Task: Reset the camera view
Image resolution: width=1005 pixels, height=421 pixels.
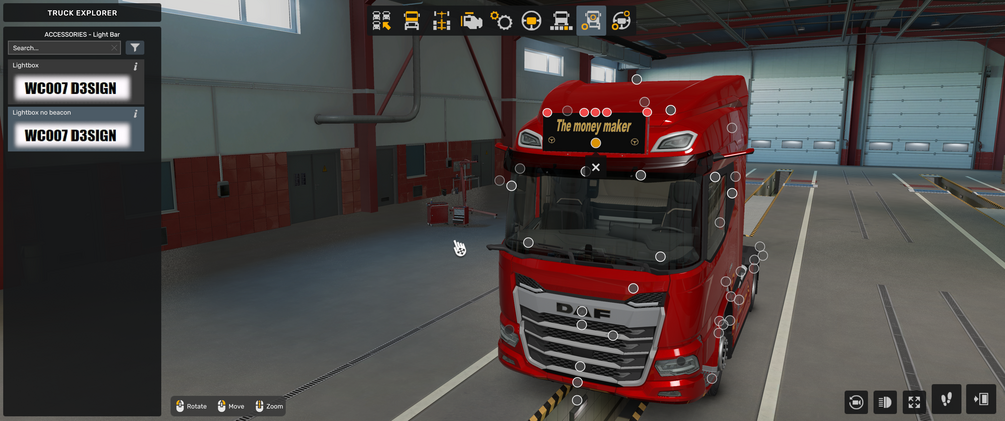Action: point(856,402)
